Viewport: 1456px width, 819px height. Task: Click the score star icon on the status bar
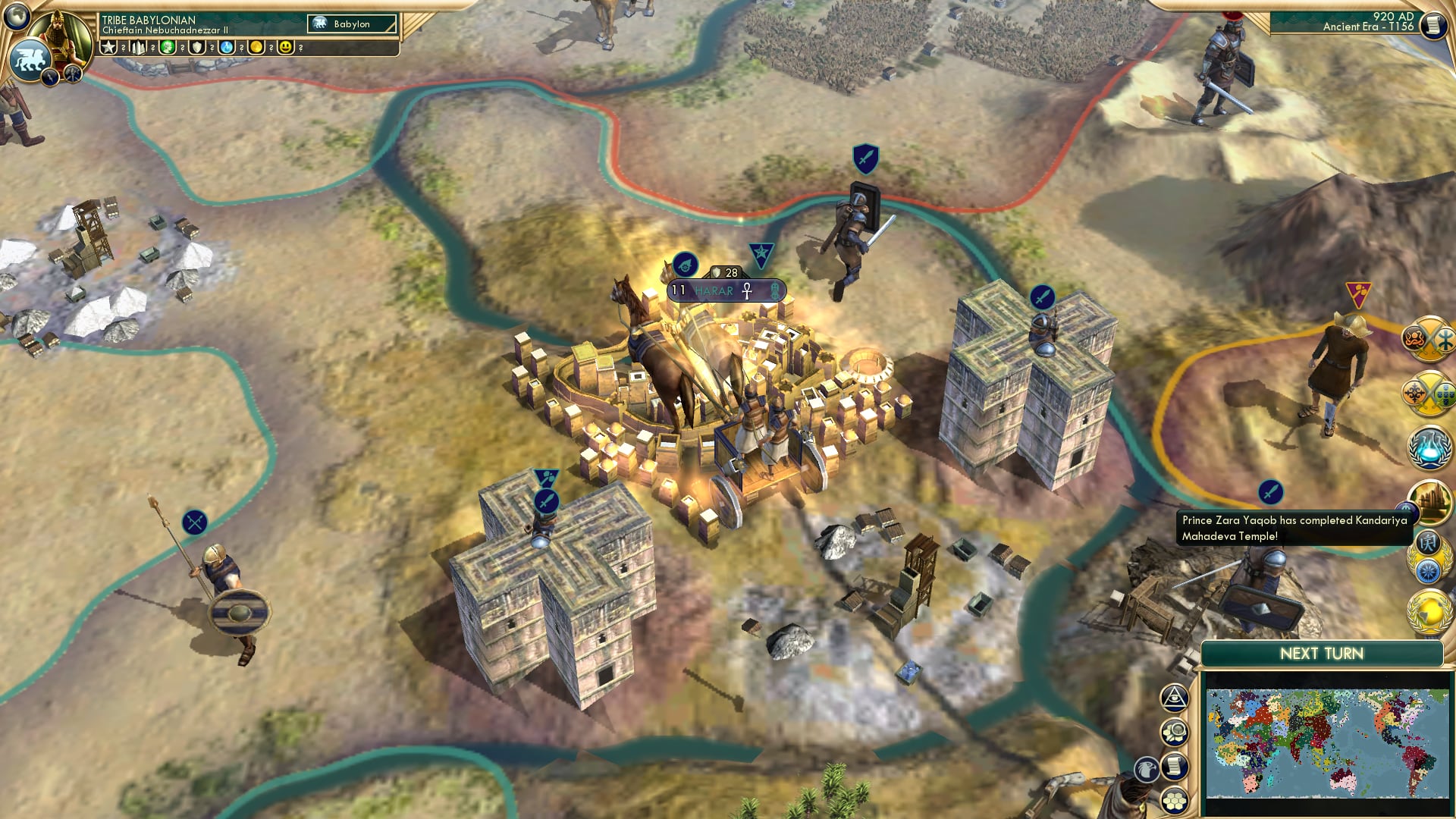pos(108,47)
